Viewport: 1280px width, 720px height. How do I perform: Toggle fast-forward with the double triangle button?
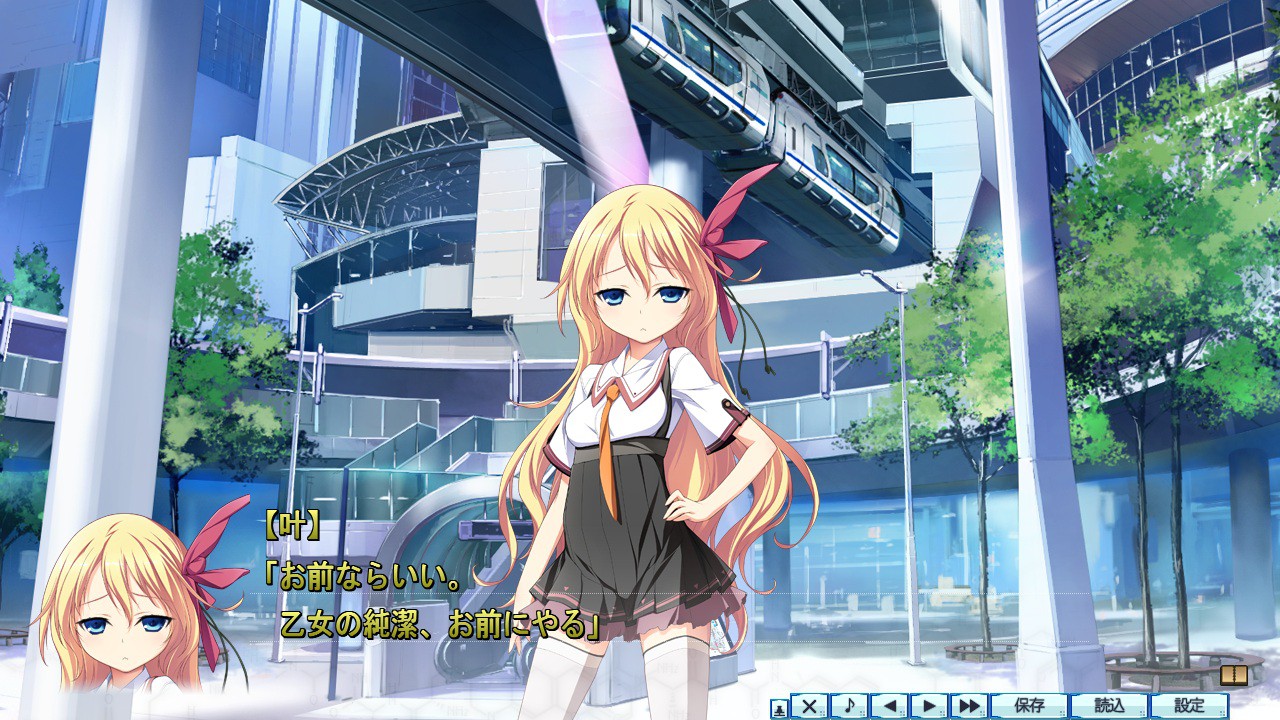[971, 706]
